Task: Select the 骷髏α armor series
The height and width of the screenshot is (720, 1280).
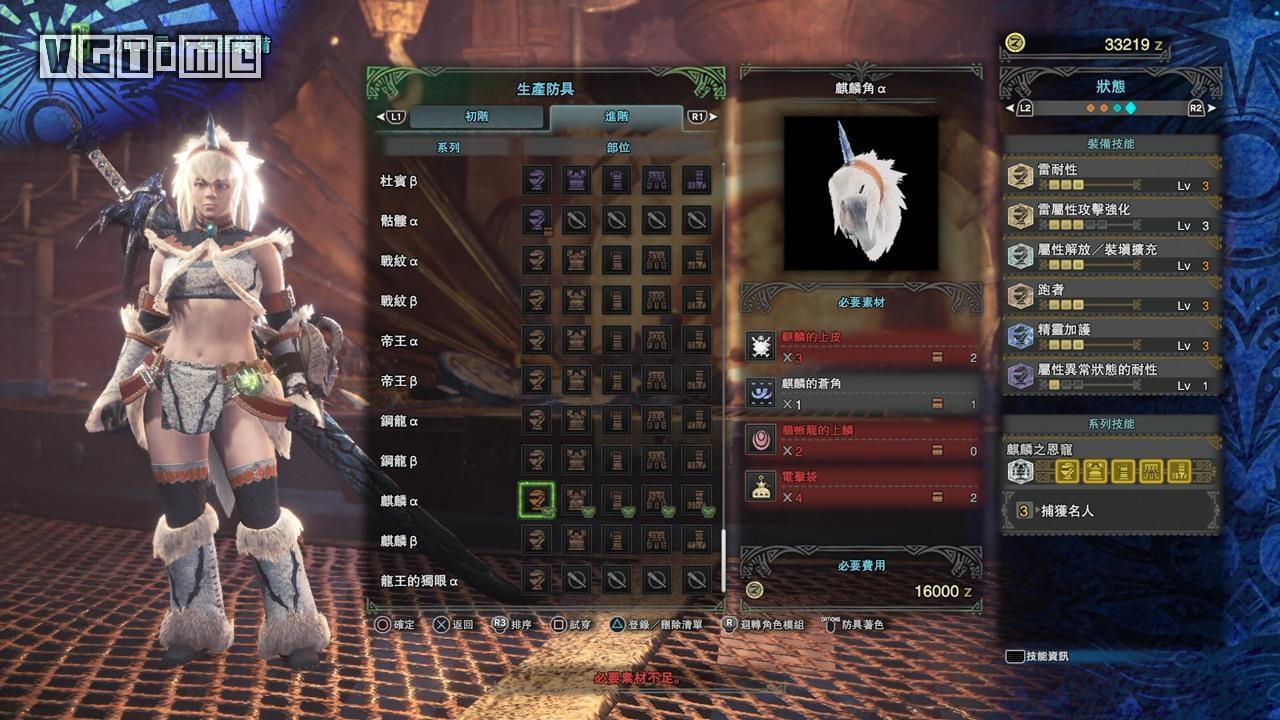Action: pyautogui.click(x=397, y=221)
